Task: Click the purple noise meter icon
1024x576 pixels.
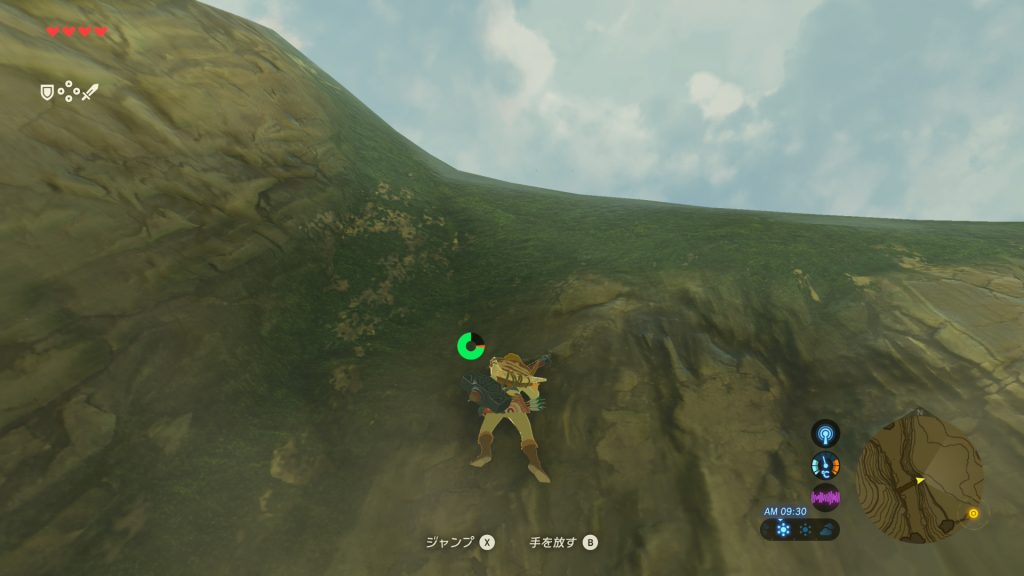Action: (825, 497)
